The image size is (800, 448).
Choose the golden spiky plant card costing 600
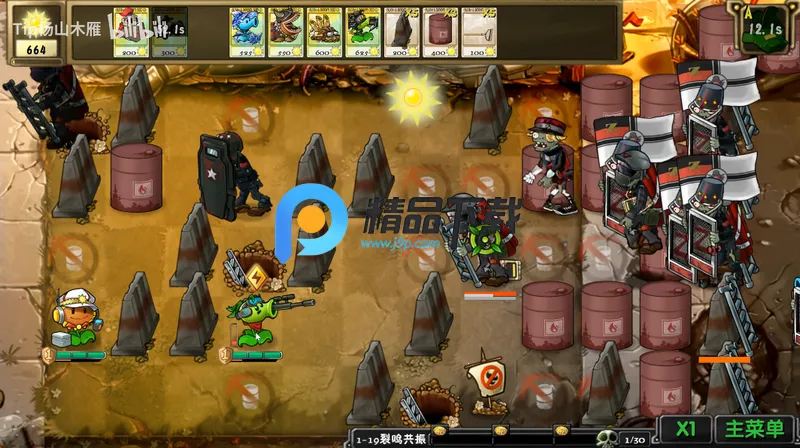[x=323, y=32]
